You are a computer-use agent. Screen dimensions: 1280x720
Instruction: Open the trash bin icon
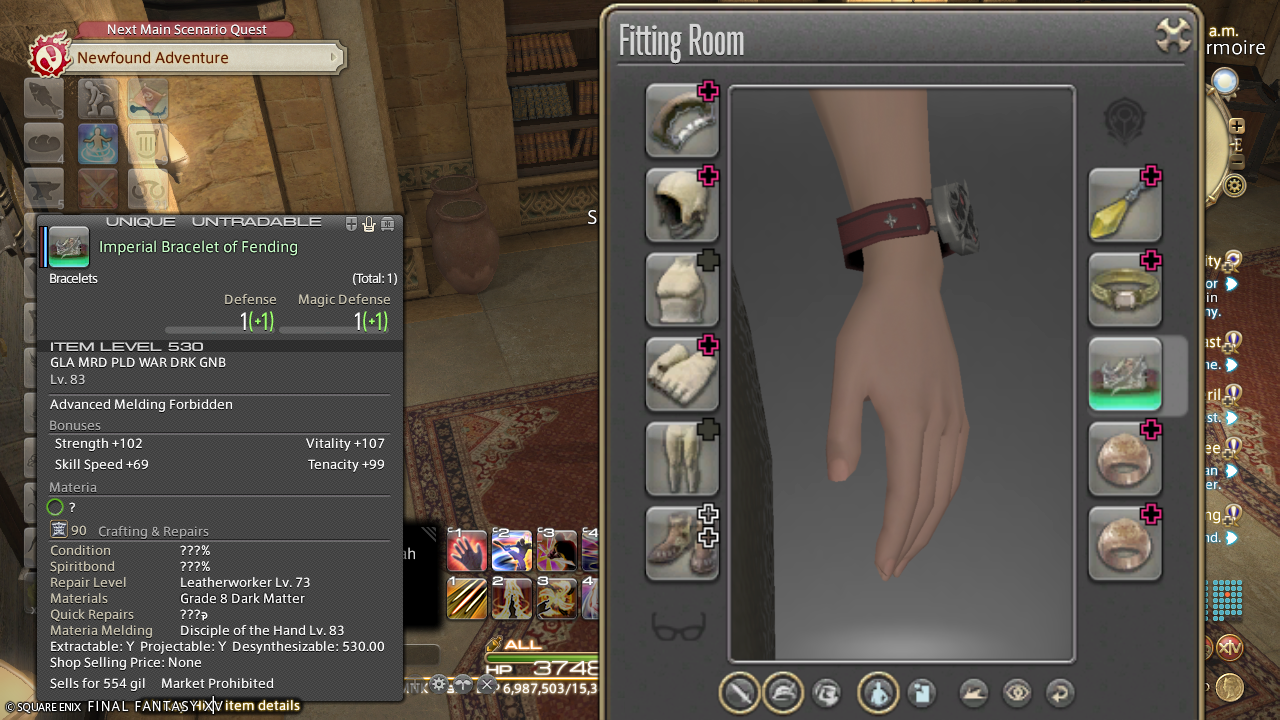tap(148, 144)
